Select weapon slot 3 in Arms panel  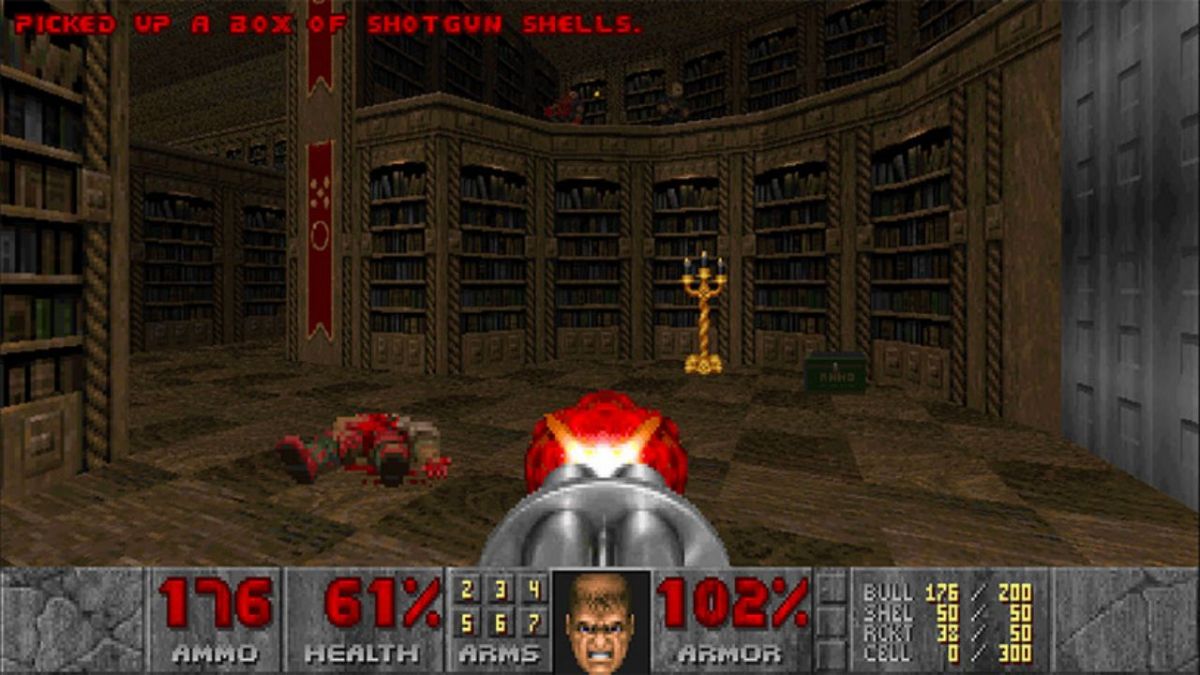click(501, 590)
